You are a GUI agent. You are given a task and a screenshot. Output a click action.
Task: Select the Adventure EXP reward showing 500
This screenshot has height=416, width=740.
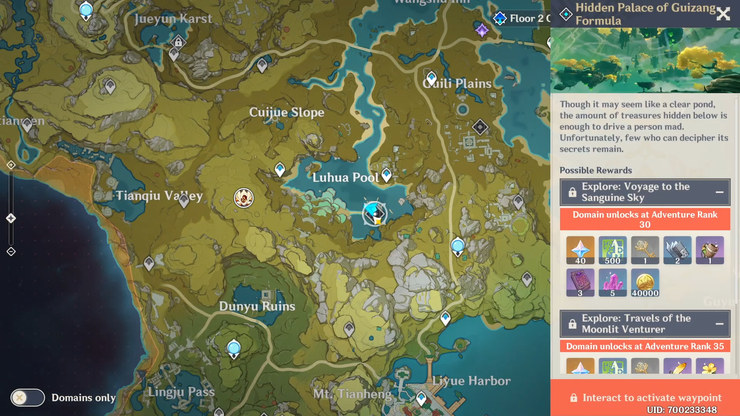(x=613, y=251)
